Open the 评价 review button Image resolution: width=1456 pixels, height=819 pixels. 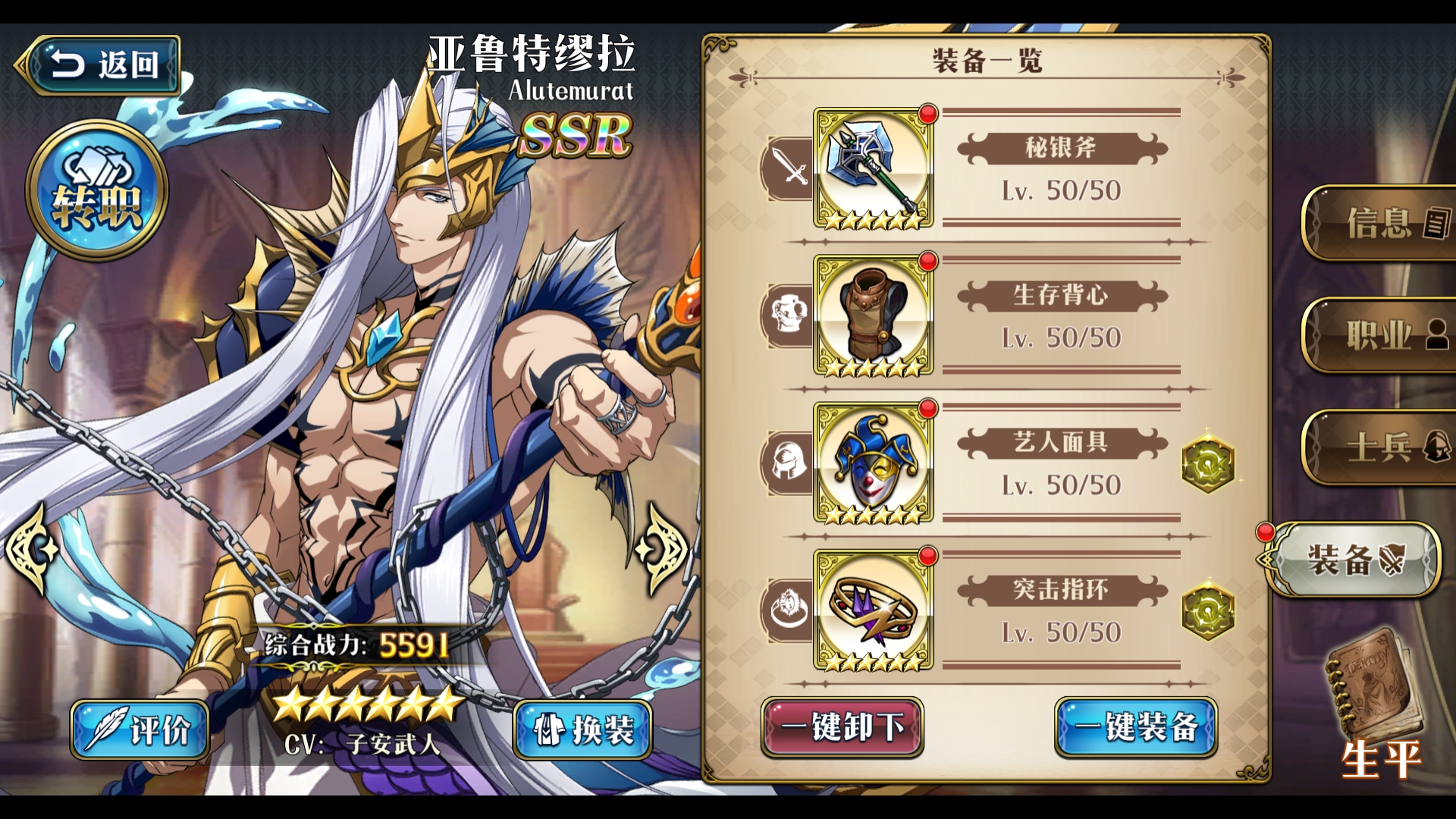(140, 730)
